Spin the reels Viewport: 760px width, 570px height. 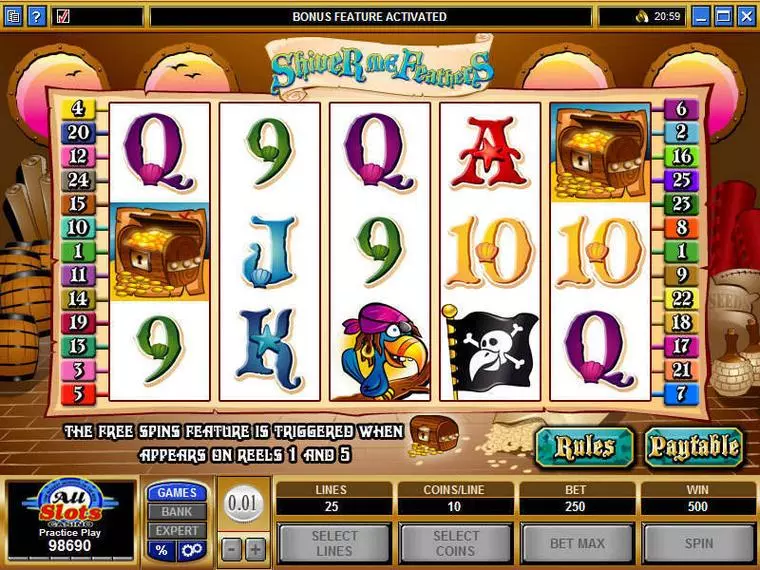(x=698, y=544)
